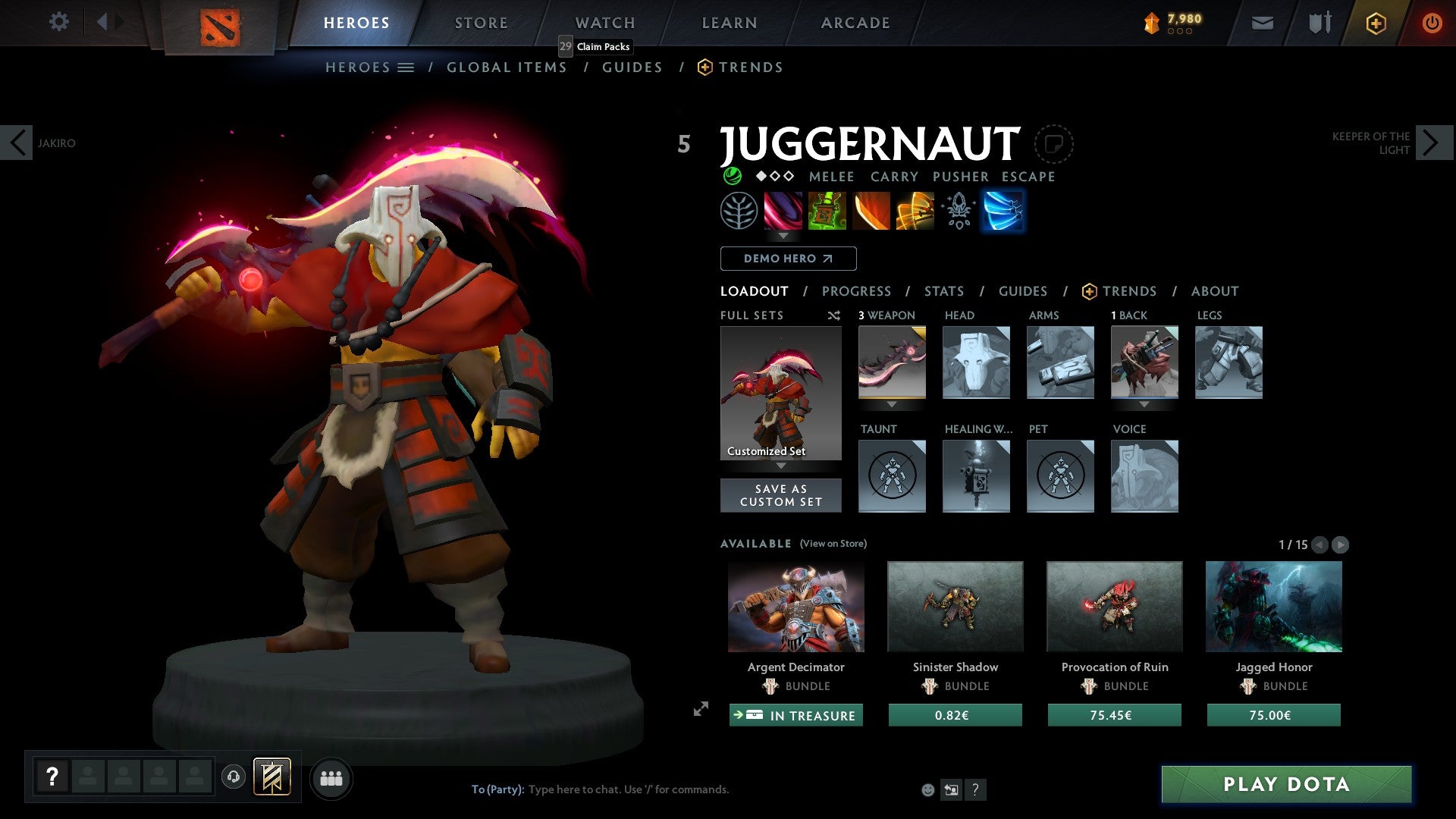Click the shuffle icon next to Full Sets

click(833, 315)
